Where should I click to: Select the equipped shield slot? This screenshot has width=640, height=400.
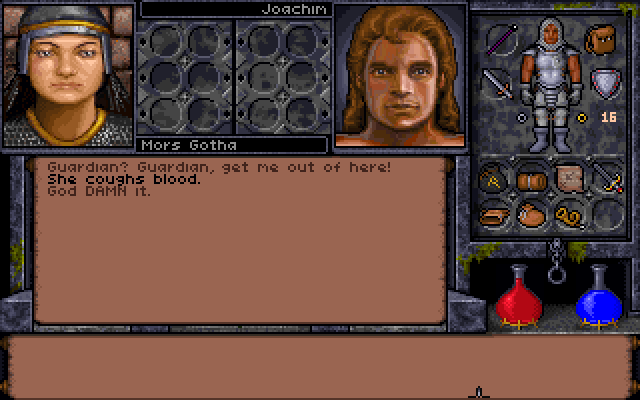(x=603, y=82)
